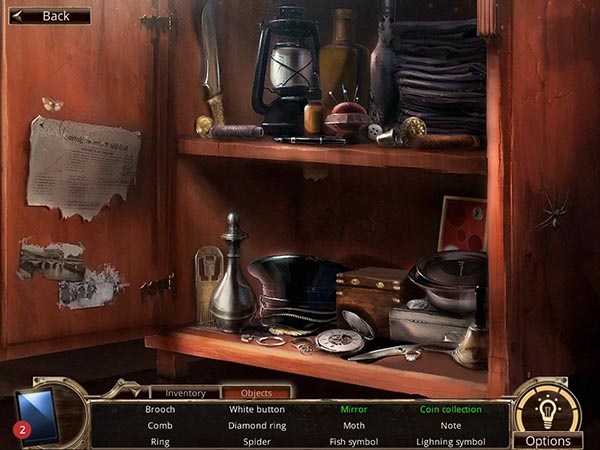
Task: Switch to the Inventory tab
Action: tap(185, 393)
